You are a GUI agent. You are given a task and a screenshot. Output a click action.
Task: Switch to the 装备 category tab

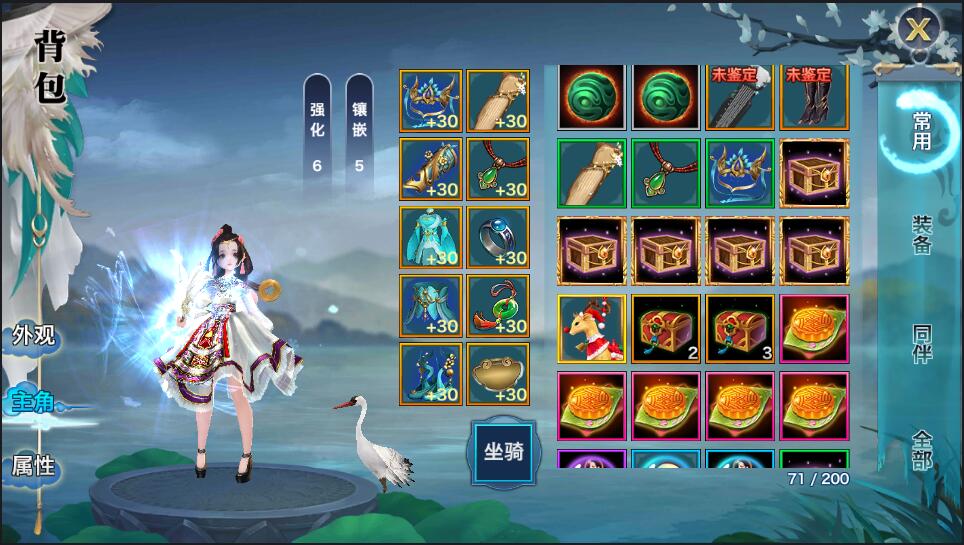click(921, 234)
